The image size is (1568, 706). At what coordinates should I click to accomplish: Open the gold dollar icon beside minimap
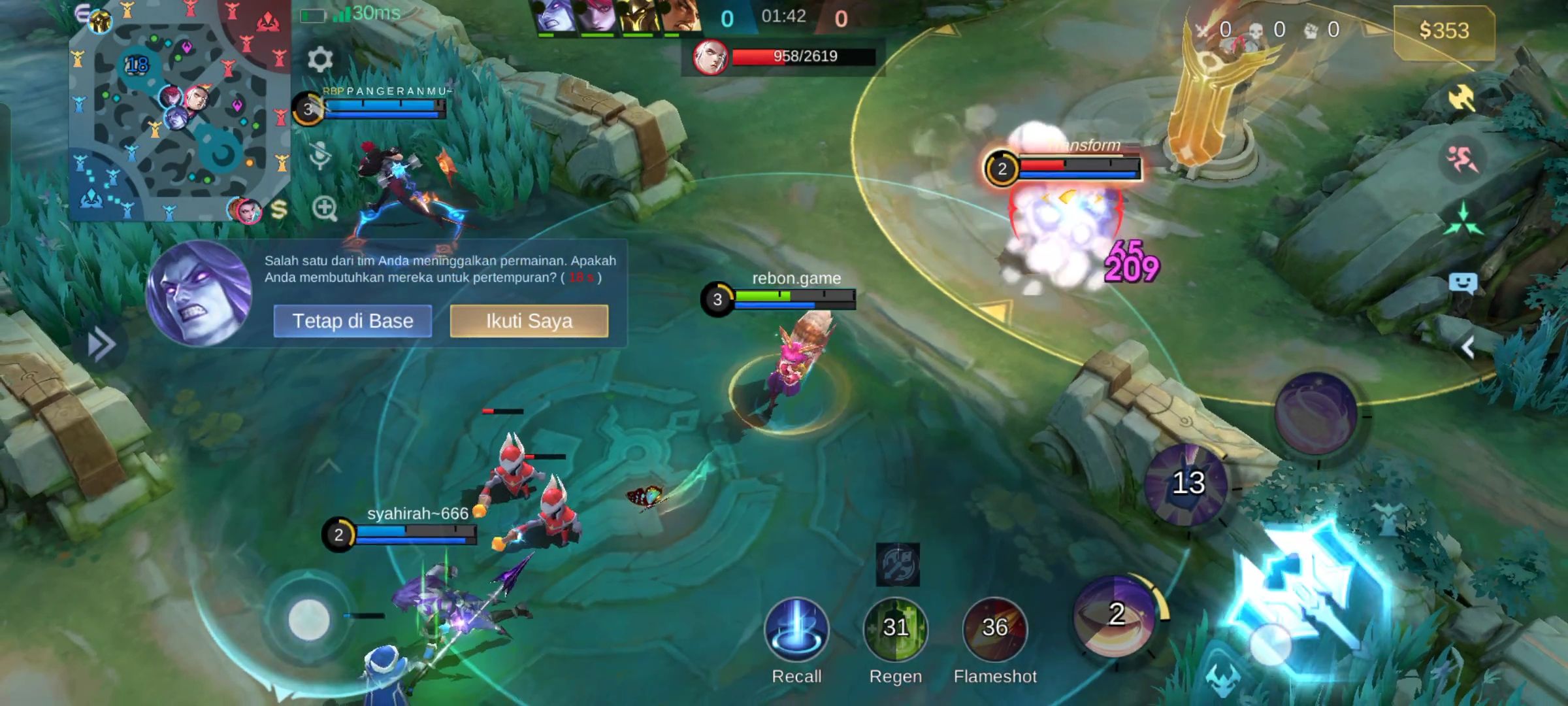click(x=279, y=209)
